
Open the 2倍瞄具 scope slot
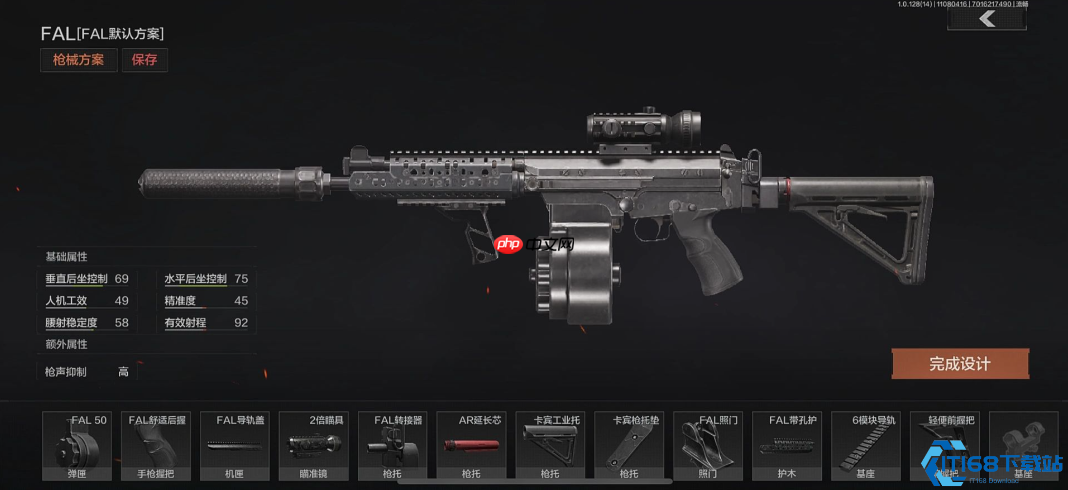314,446
